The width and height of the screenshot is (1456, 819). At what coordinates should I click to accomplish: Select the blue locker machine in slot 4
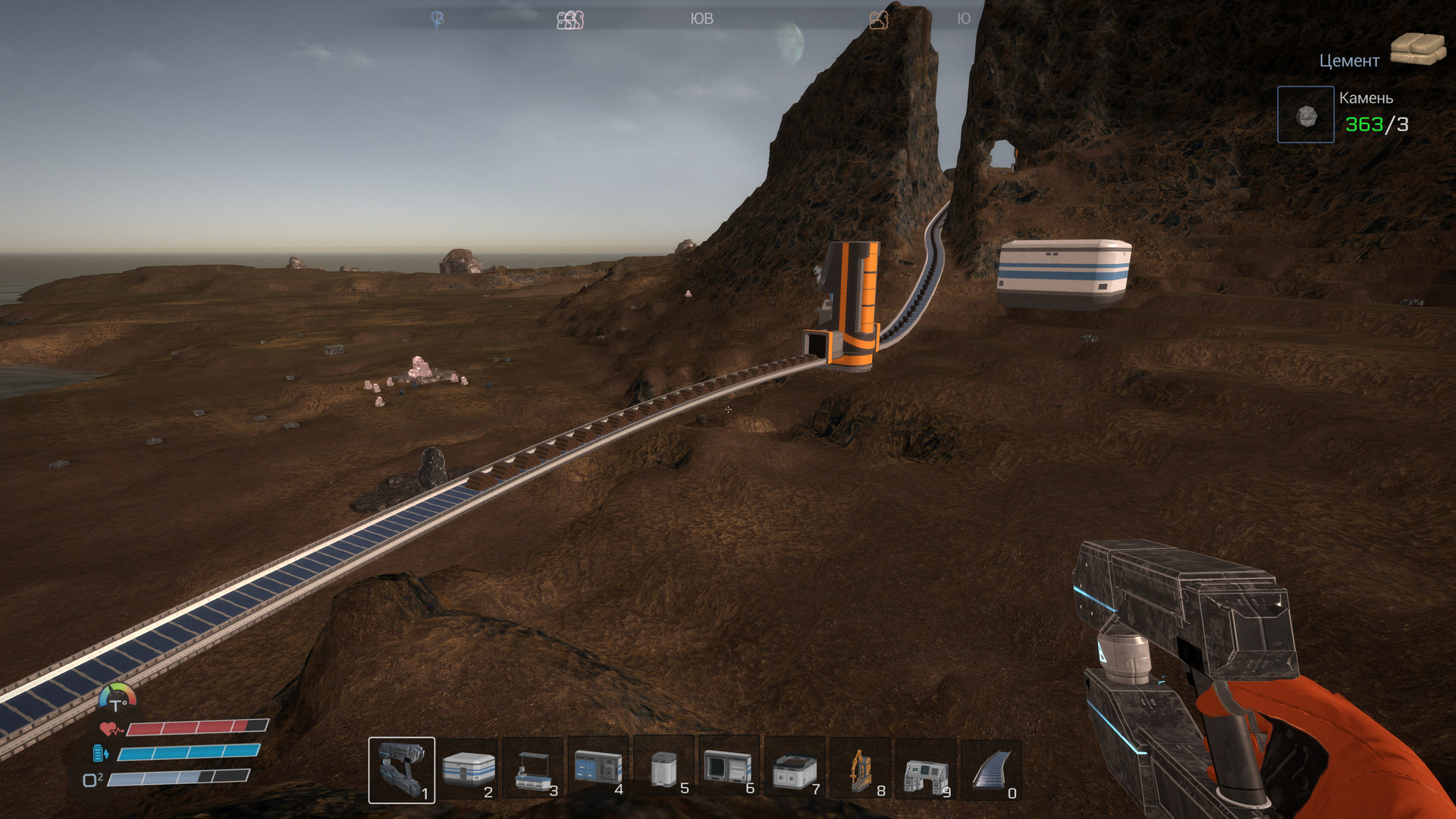598,769
